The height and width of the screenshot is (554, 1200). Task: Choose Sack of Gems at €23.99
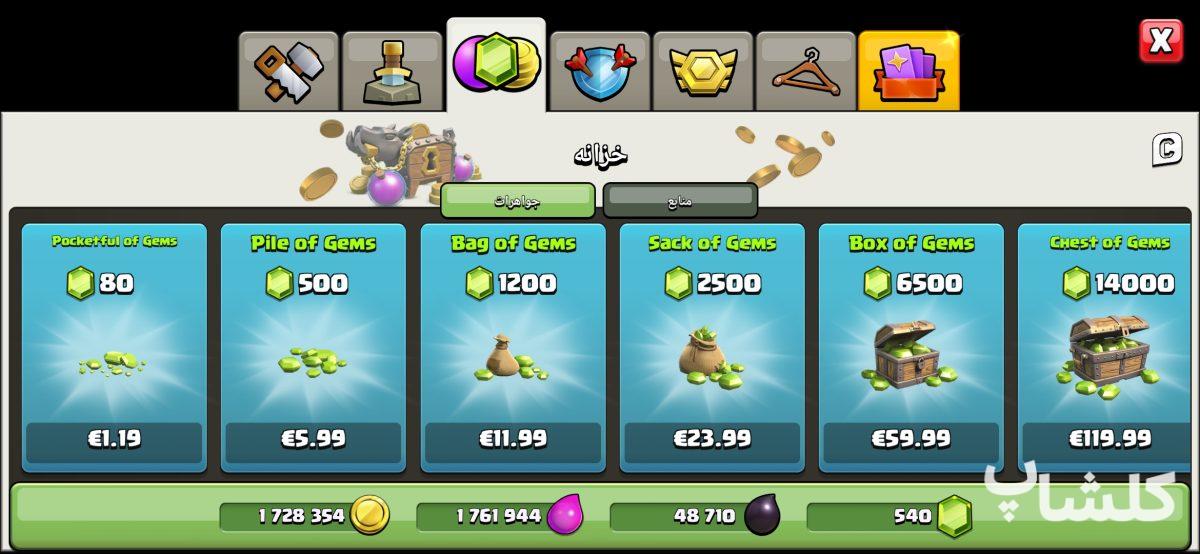click(712, 439)
